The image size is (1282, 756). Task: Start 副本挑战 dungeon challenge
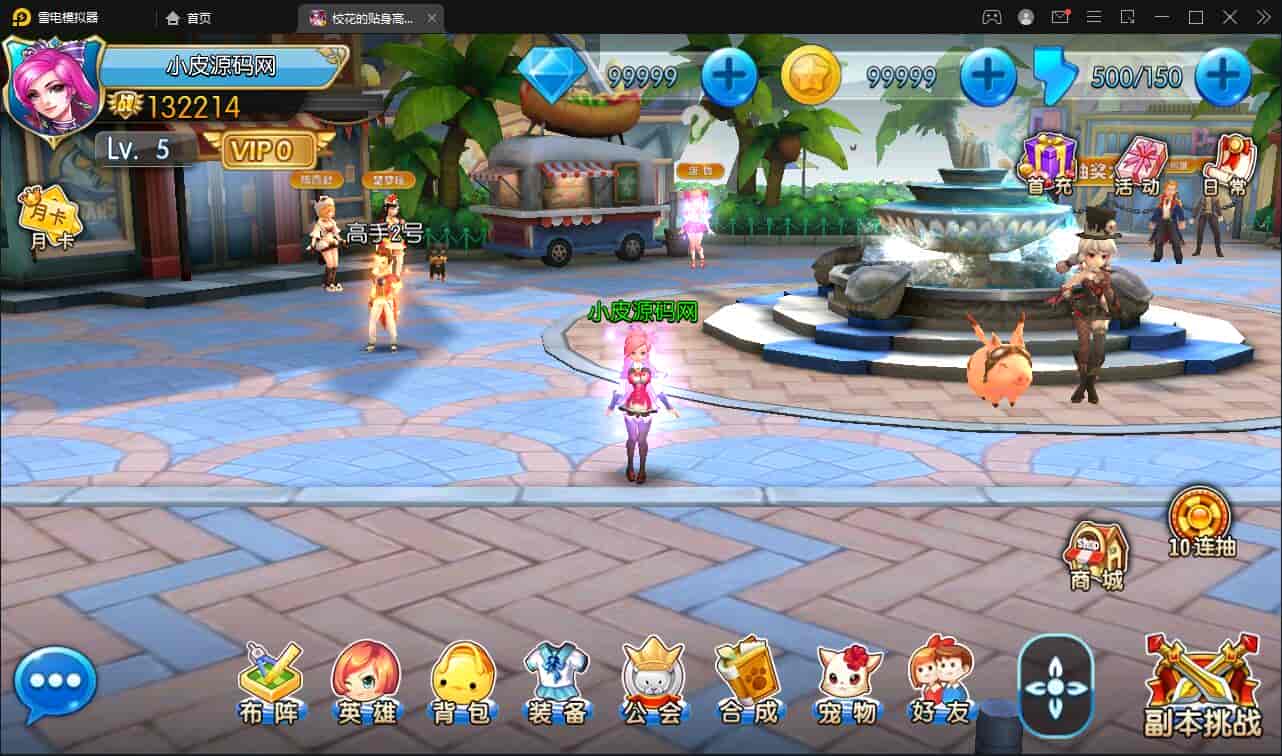pos(1202,687)
